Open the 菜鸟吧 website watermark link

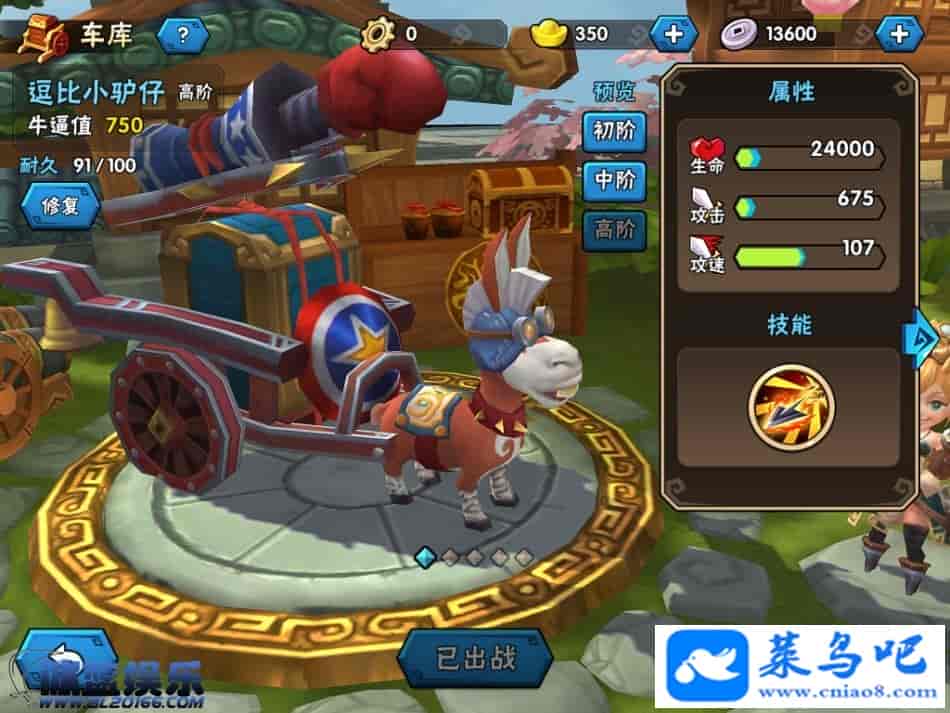pos(800,665)
